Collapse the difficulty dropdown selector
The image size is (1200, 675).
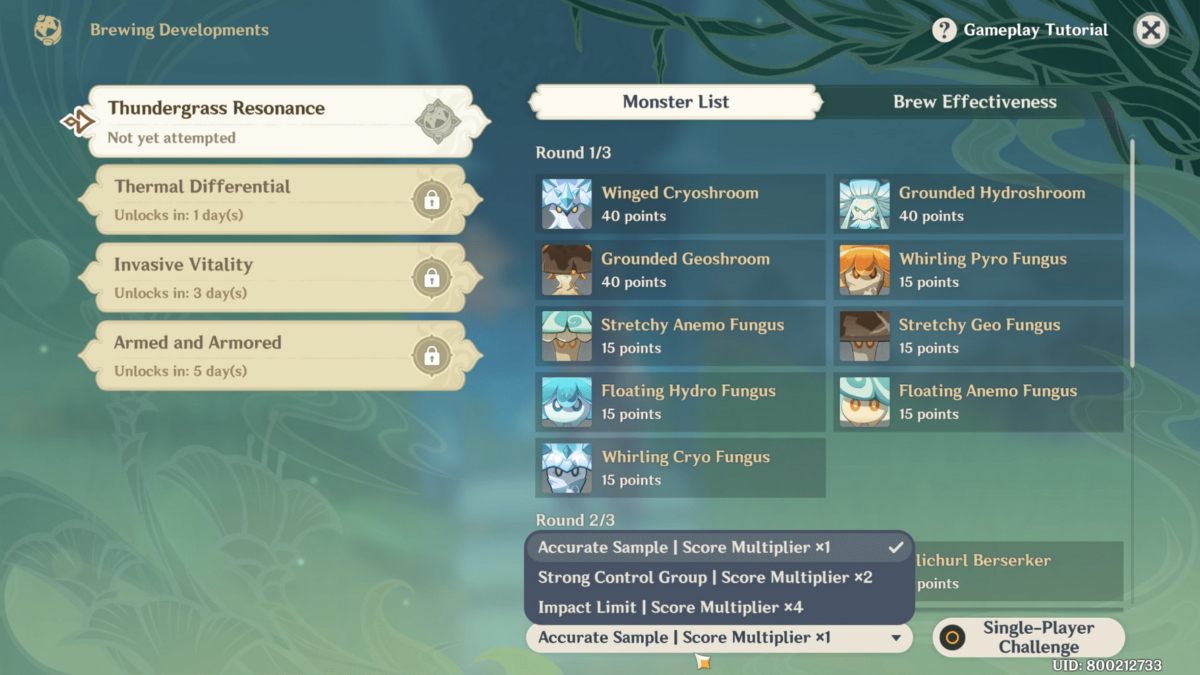[x=719, y=638]
